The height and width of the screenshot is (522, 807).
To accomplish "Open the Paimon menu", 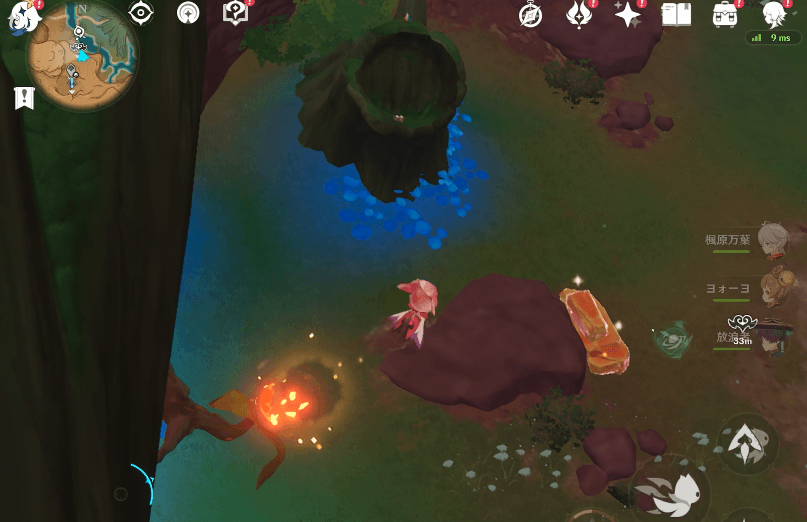I will [22, 18].
